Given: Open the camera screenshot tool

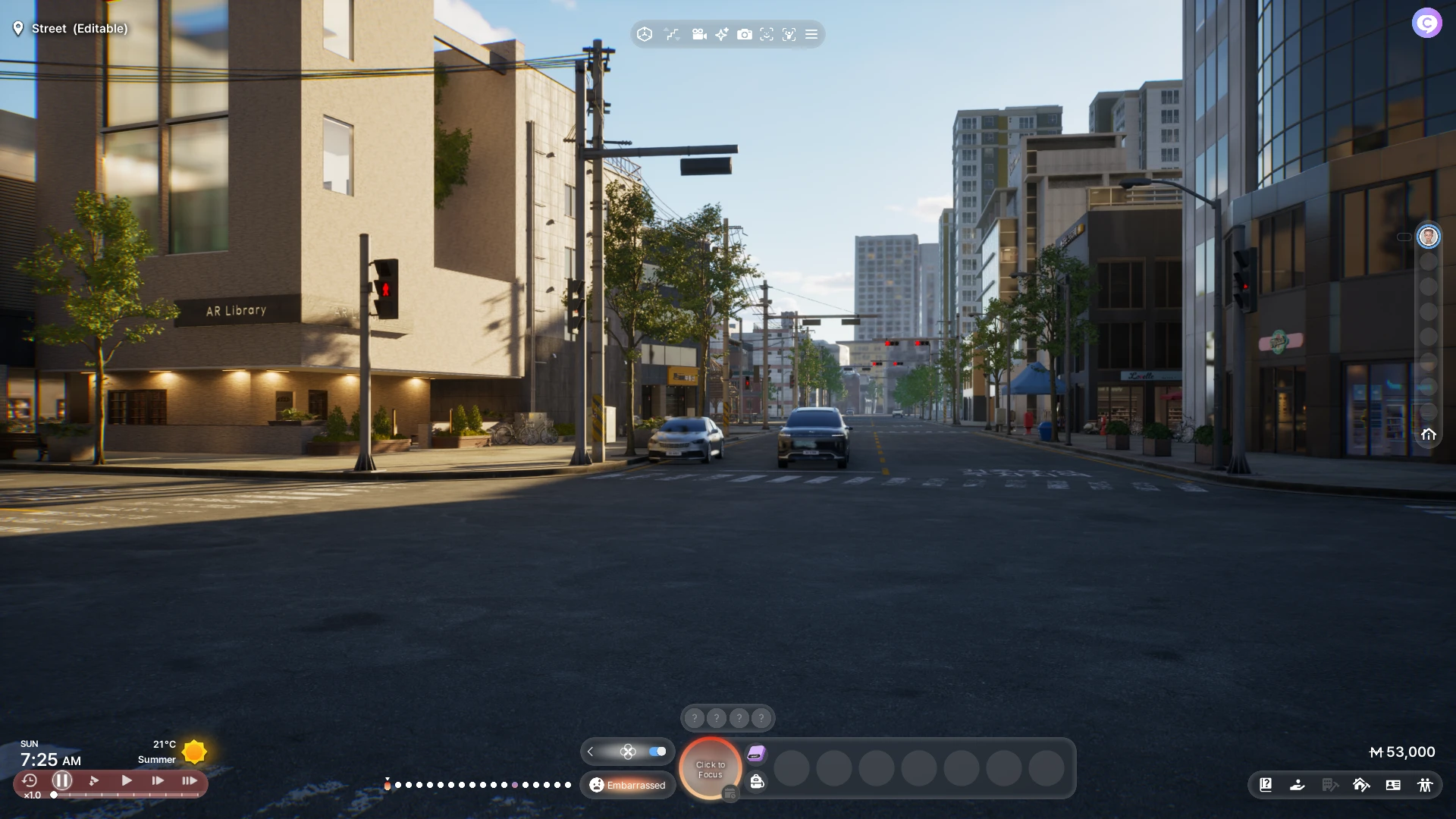Looking at the screenshot, I should point(745,34).
